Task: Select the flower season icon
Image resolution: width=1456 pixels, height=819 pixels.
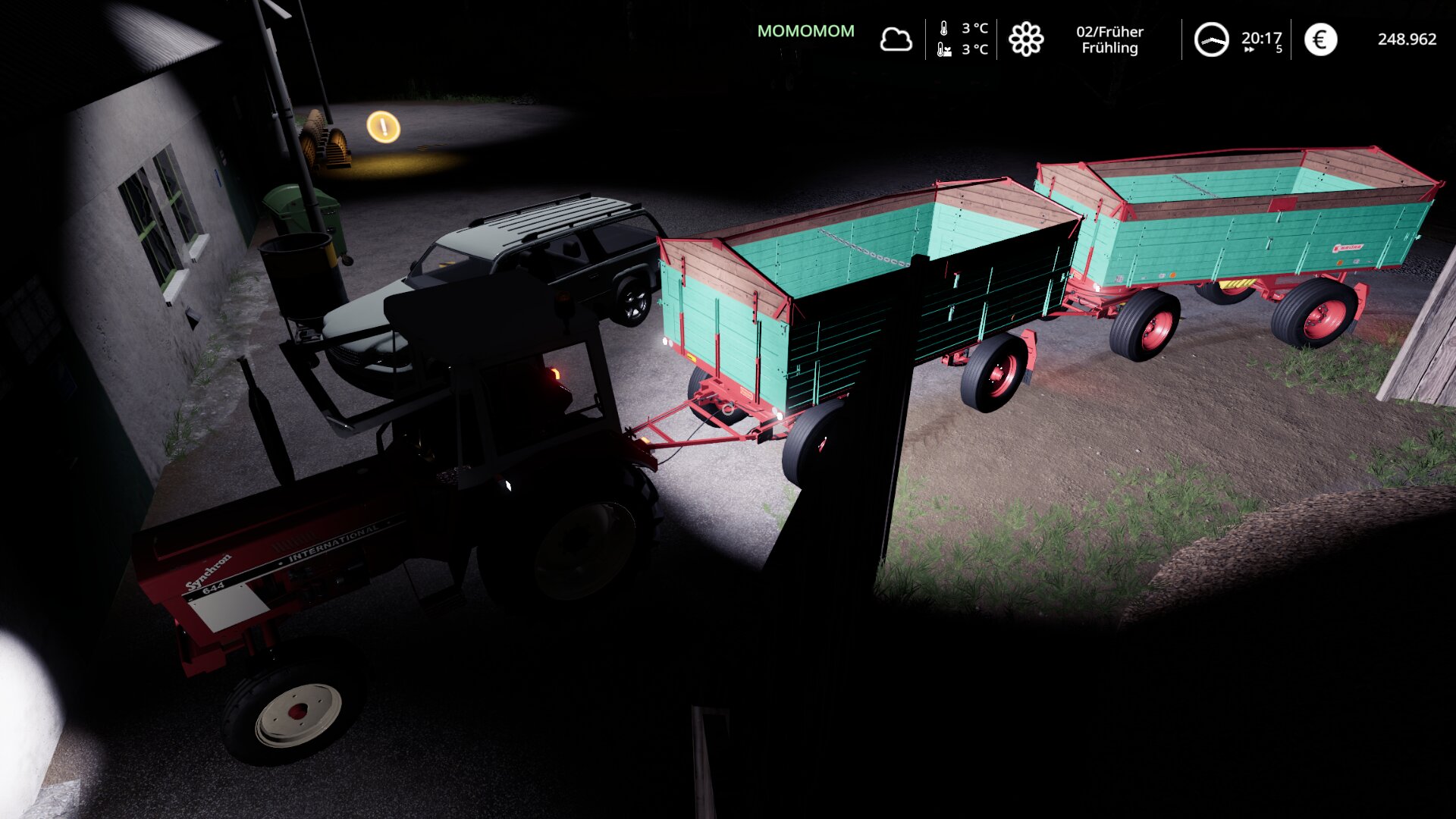Action: 1026,39
